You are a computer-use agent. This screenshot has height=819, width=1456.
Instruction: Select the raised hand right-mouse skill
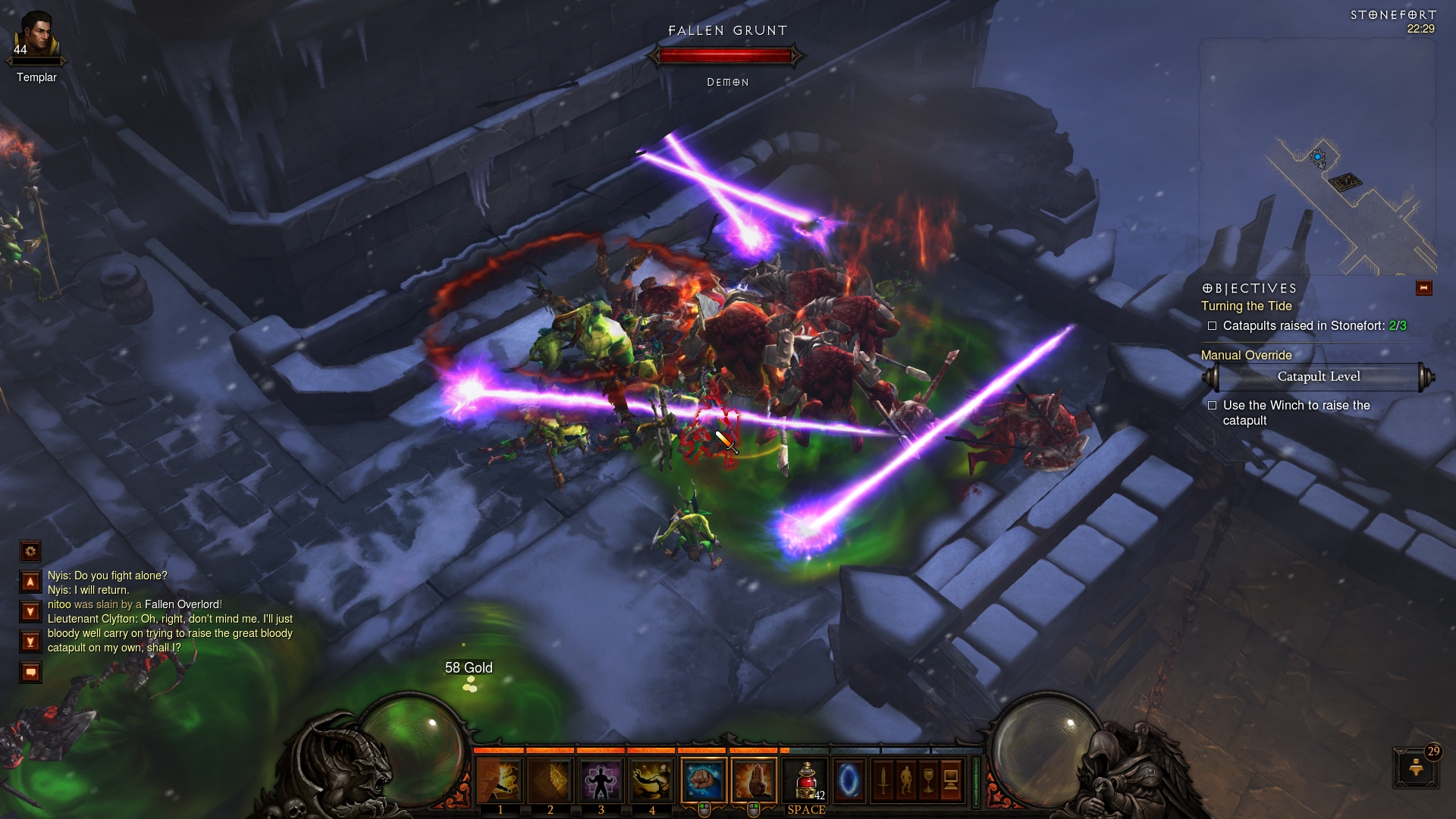pos(754,780)
